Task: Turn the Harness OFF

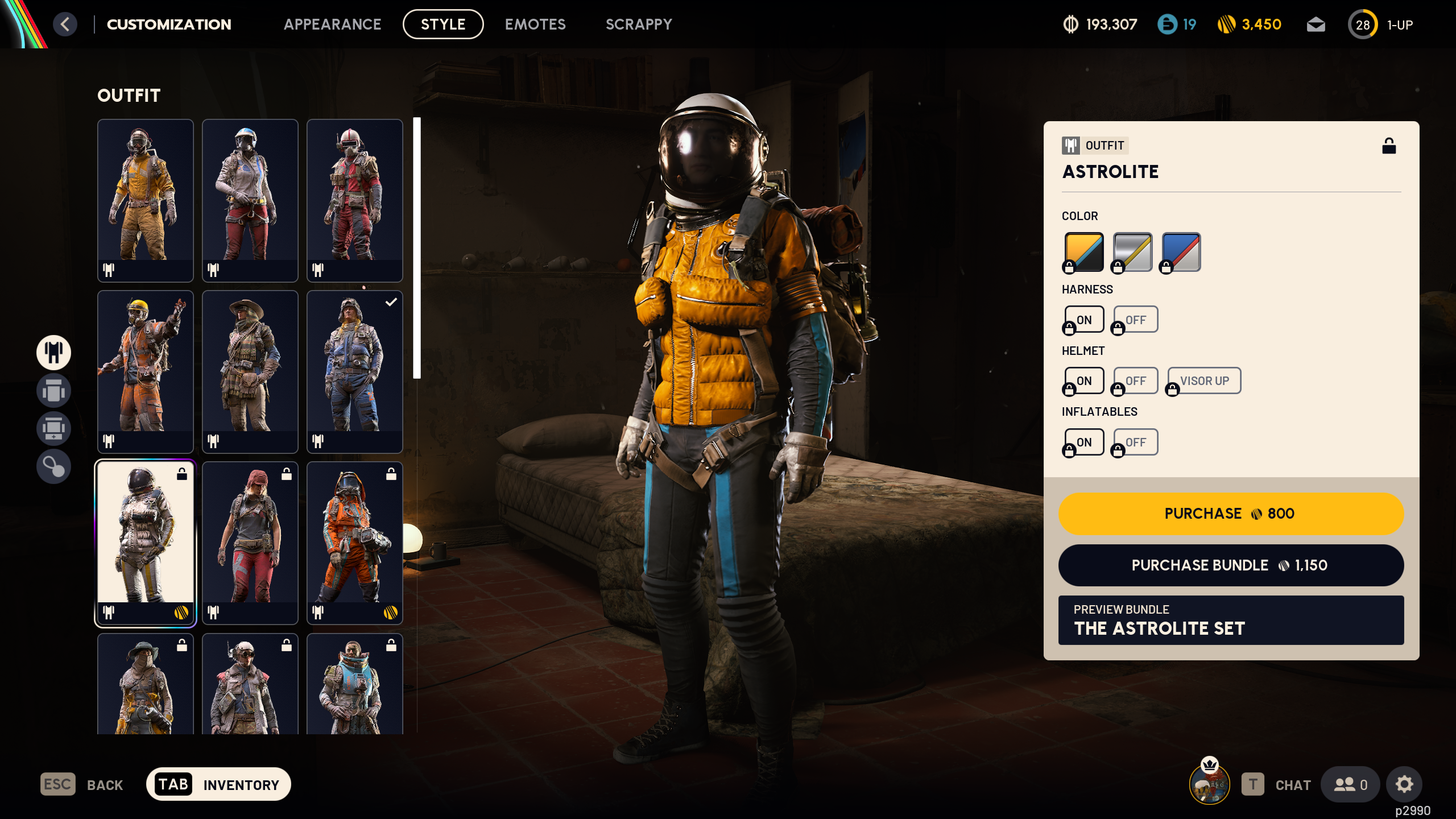Action: tap(1135, 319)
